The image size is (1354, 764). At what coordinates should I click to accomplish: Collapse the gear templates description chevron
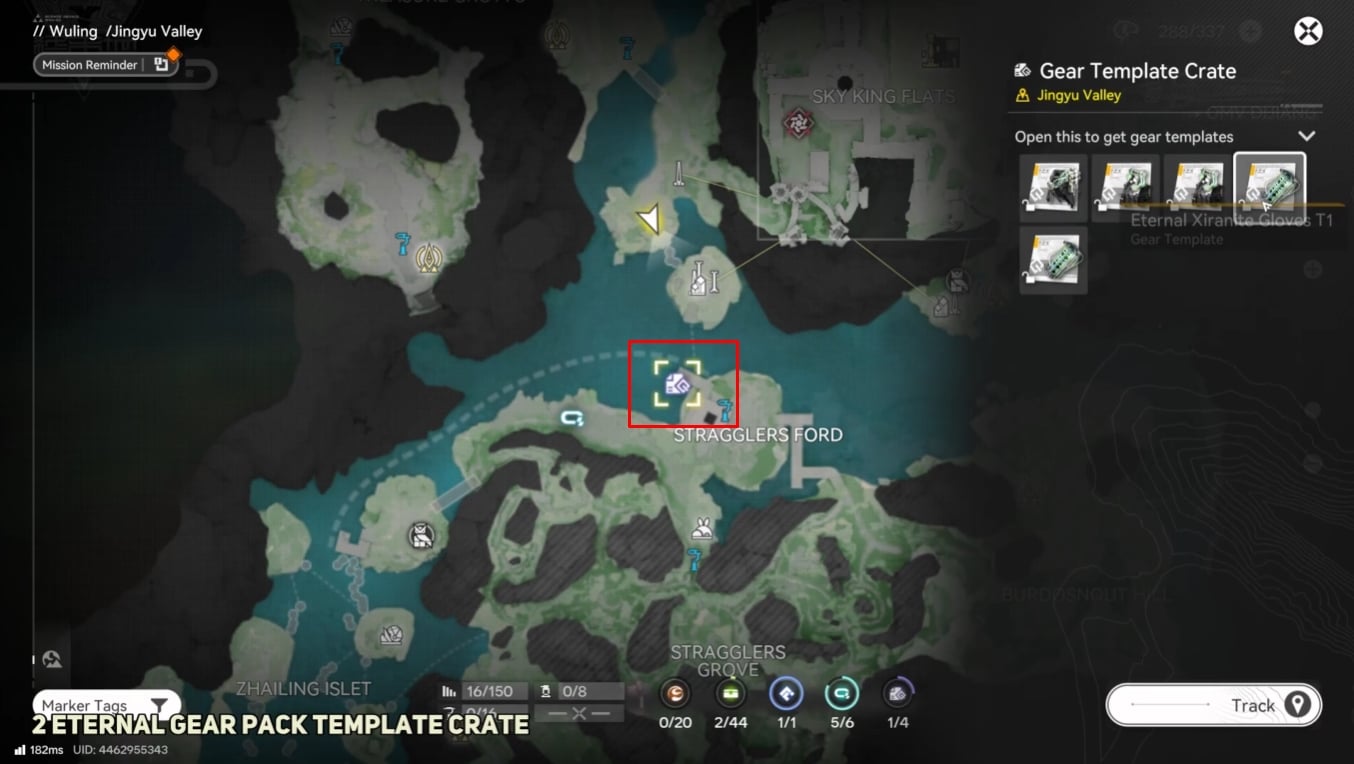(x=1306, y=136)
